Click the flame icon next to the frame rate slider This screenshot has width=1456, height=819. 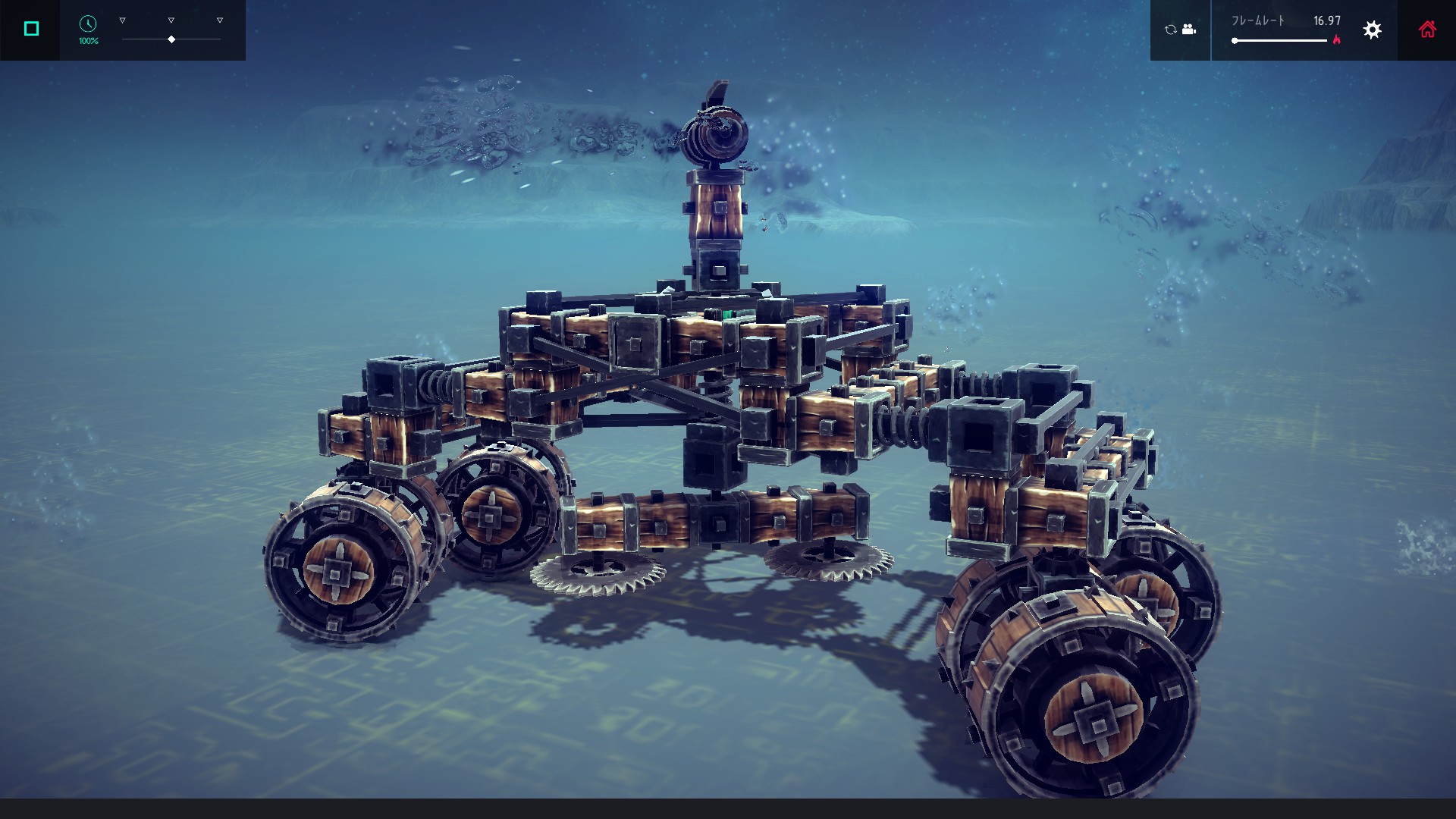click(x=1338, y=39)
